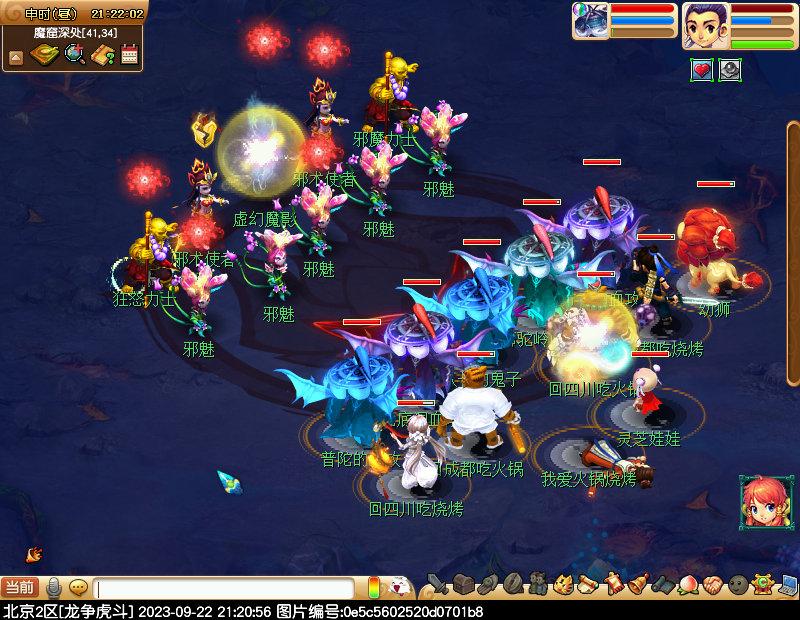Open the handshake trade icon
The image size is (800, 620).
click(x=711, y=584)
